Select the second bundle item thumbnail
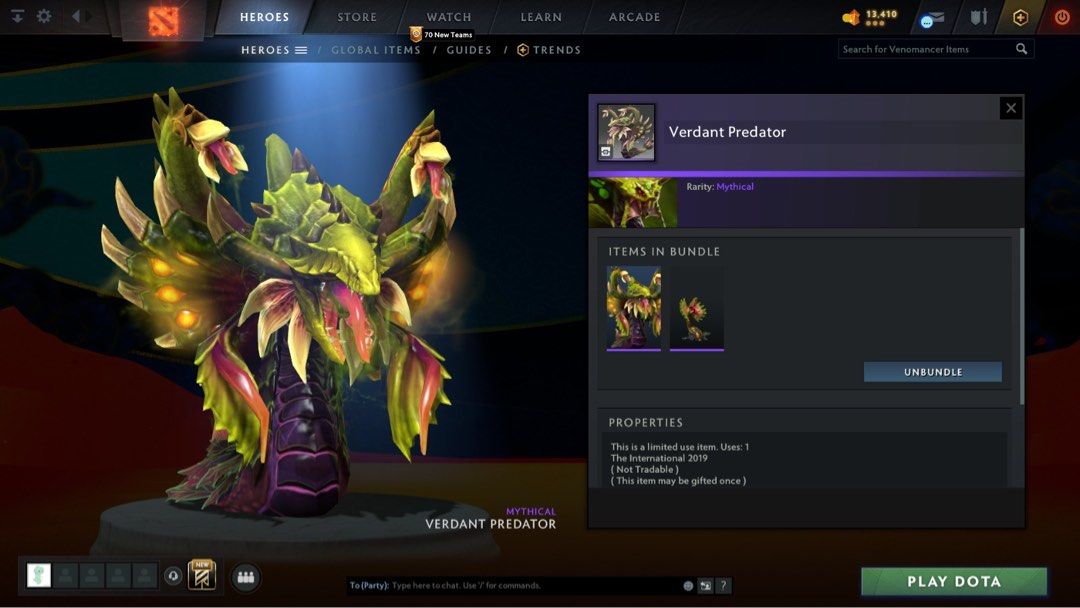Viewport: 1080px width, 608px height. coord(697,308)
